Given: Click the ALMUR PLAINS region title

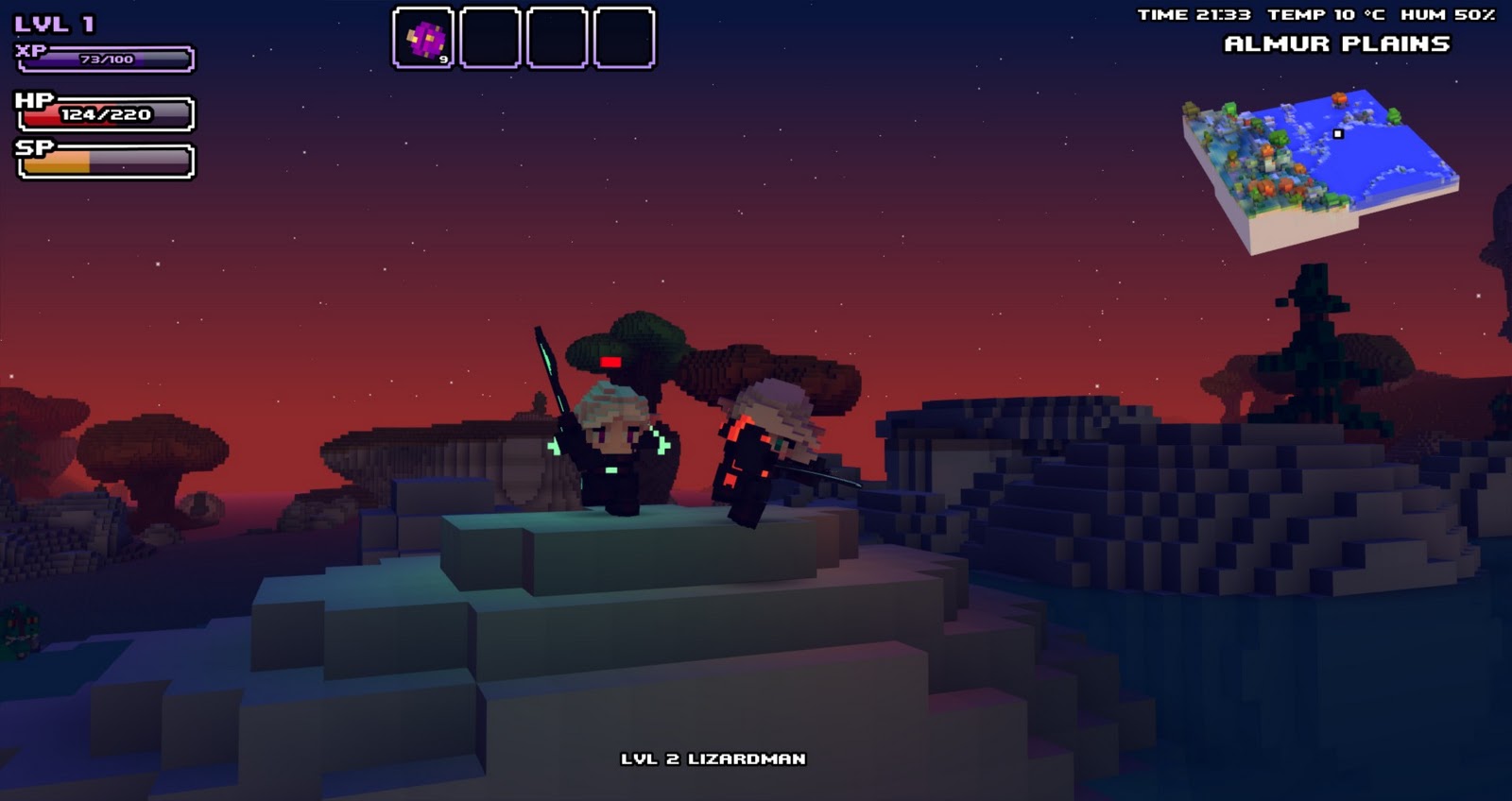Looking at the screenshot, I should point(1338,42).
